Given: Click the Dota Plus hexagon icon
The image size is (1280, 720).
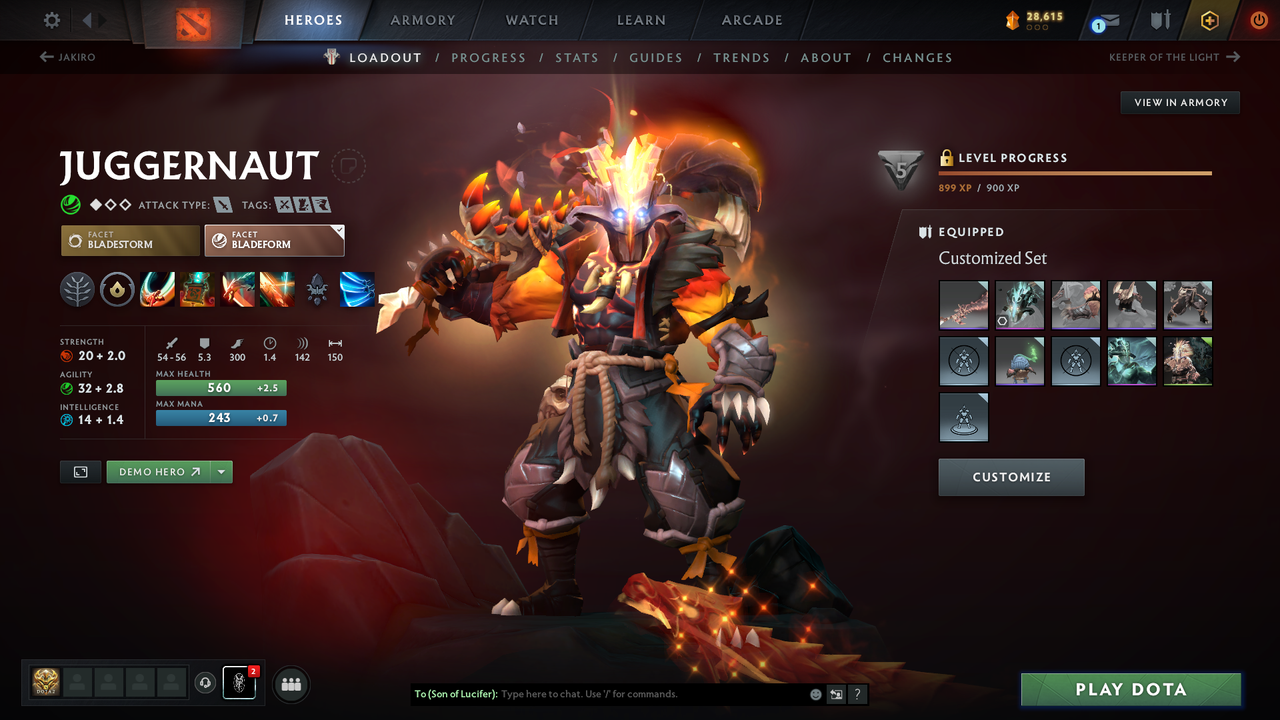Looking at the screenshot, I should [x=1209, y=19].
